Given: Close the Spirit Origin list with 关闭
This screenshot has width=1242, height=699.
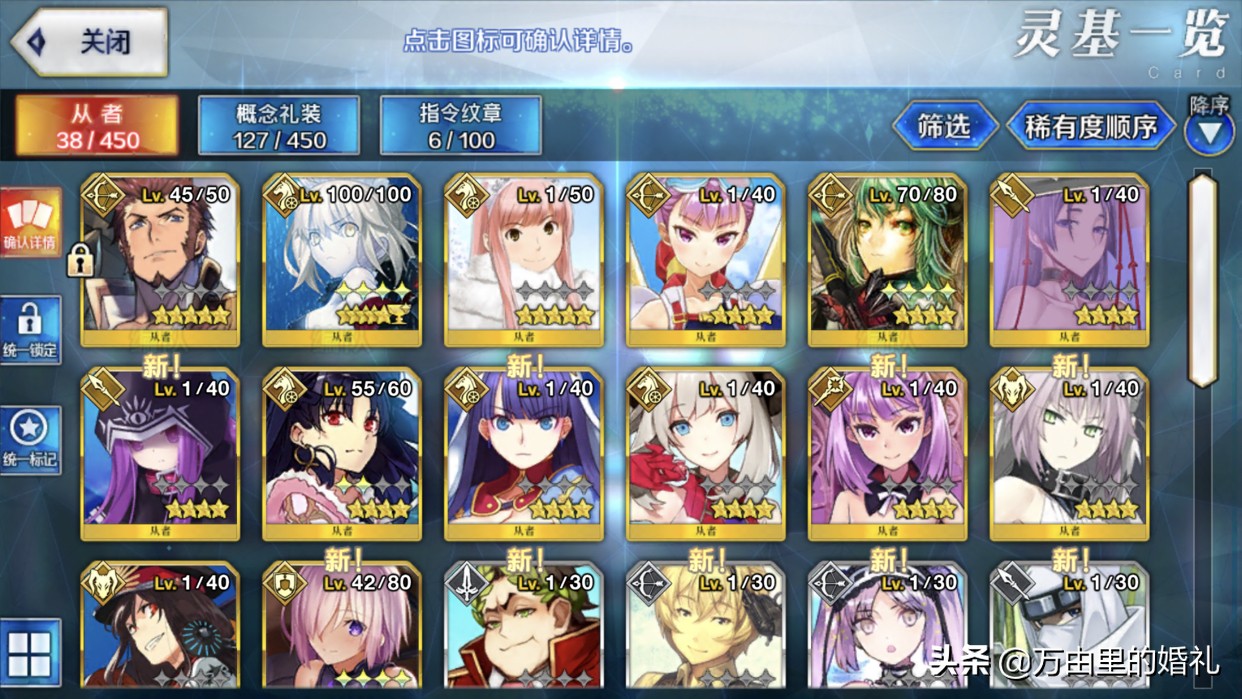Looking at the screenshot, I should point(88,42).
